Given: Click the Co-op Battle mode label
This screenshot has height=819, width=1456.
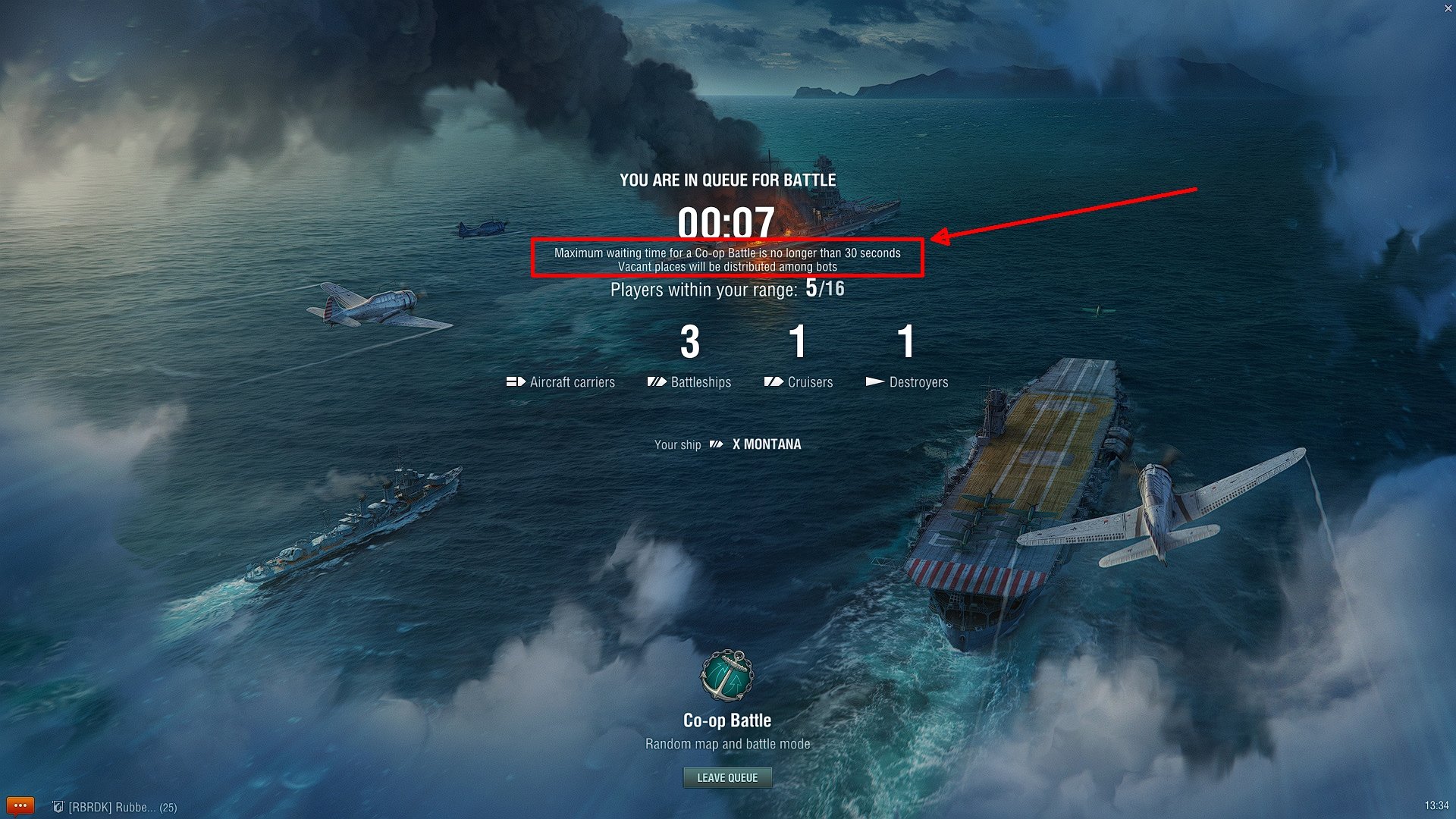Looking at the screenshot, I should coord(727,720).
